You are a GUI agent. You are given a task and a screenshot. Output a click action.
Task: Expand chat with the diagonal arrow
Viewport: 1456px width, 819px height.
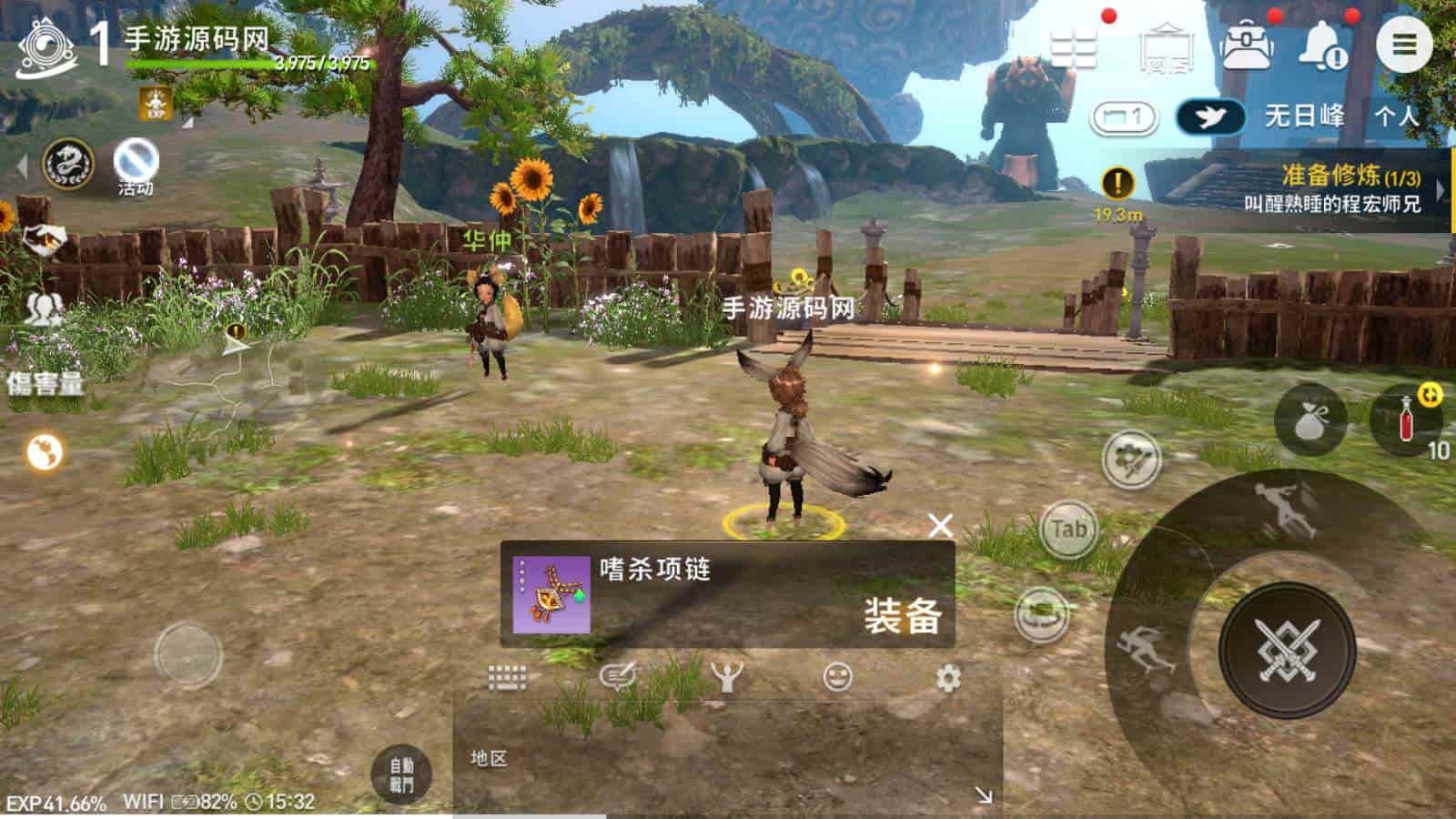[x=985, y=794]
